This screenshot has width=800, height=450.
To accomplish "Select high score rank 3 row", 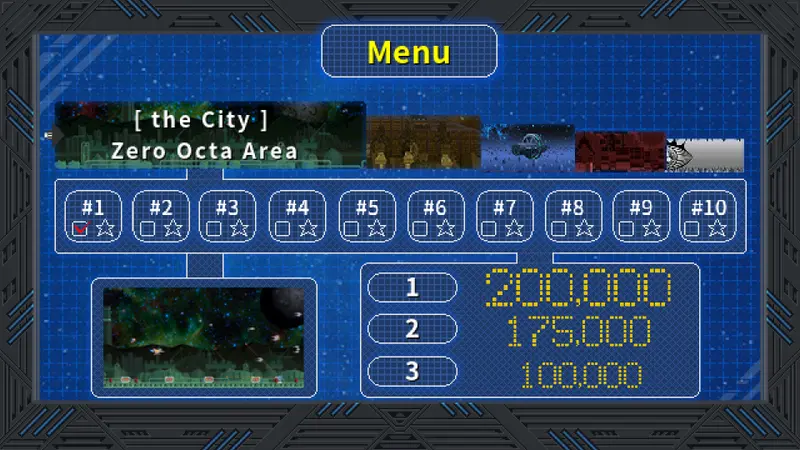I will 530,372.
